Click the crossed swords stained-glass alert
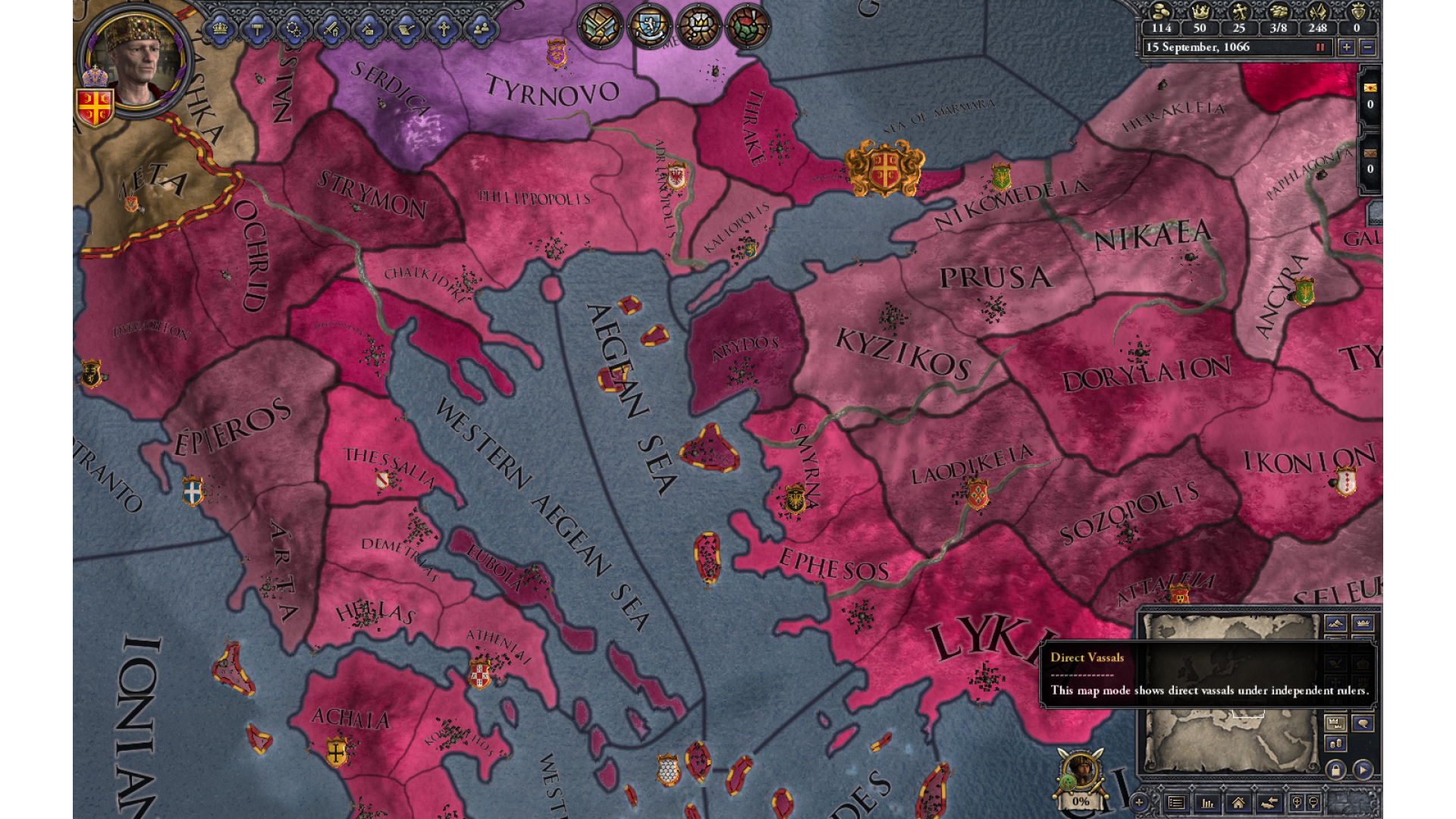This screenshot has height=819, width=1456. coord(601,27)
